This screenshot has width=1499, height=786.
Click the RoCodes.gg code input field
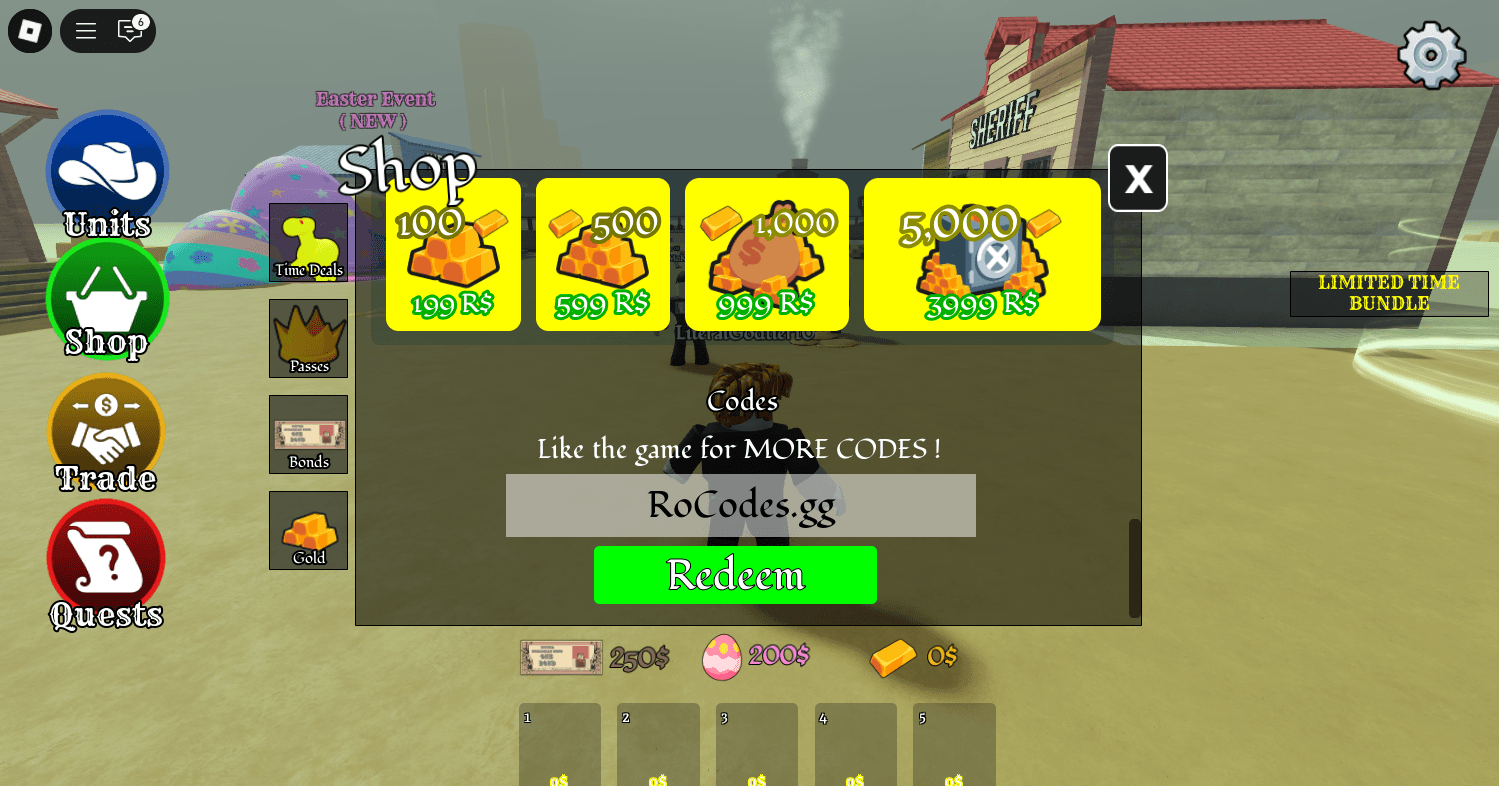click(740, 506)
